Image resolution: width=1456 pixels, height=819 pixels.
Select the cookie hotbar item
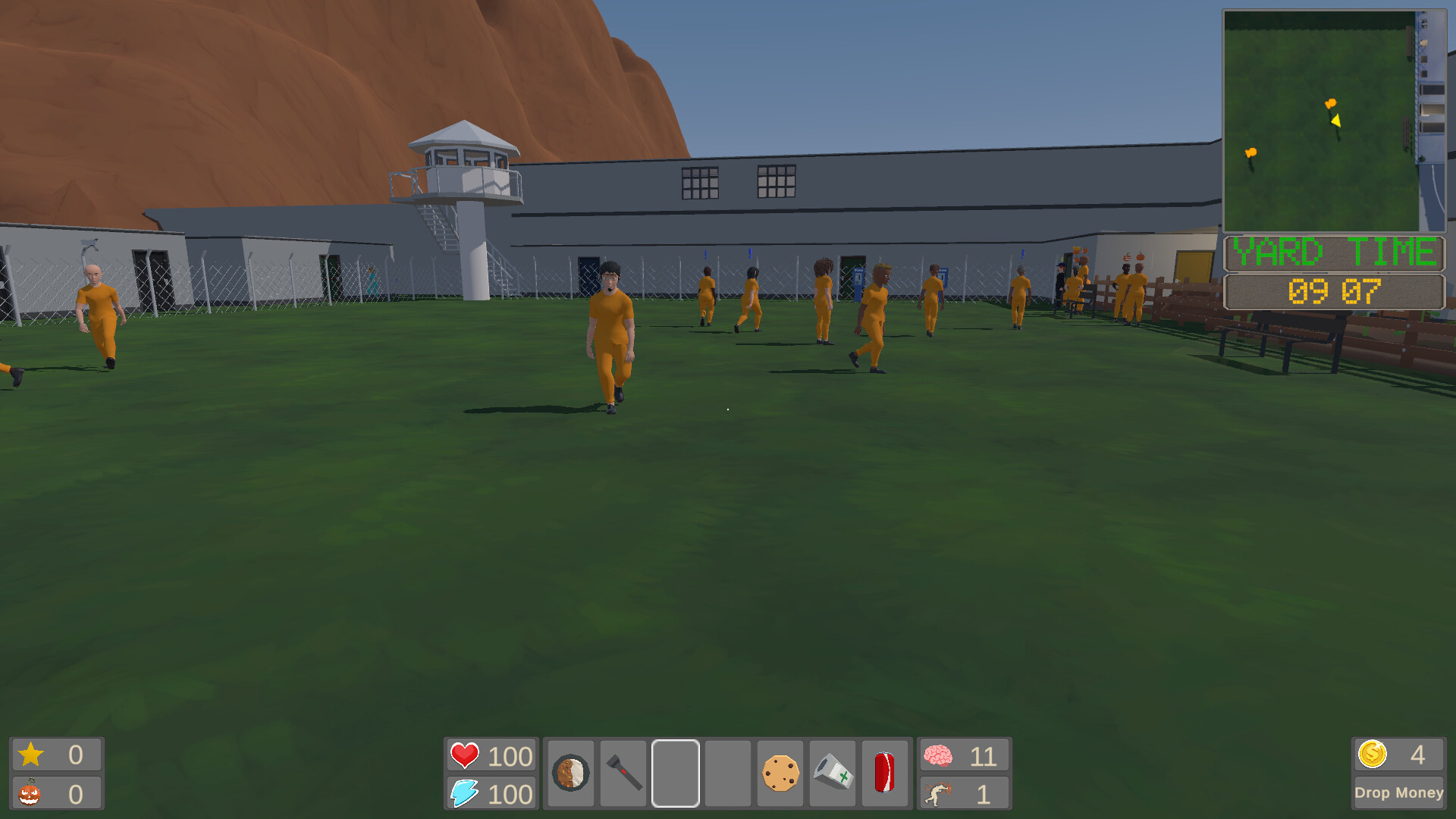tap(780, 773)
